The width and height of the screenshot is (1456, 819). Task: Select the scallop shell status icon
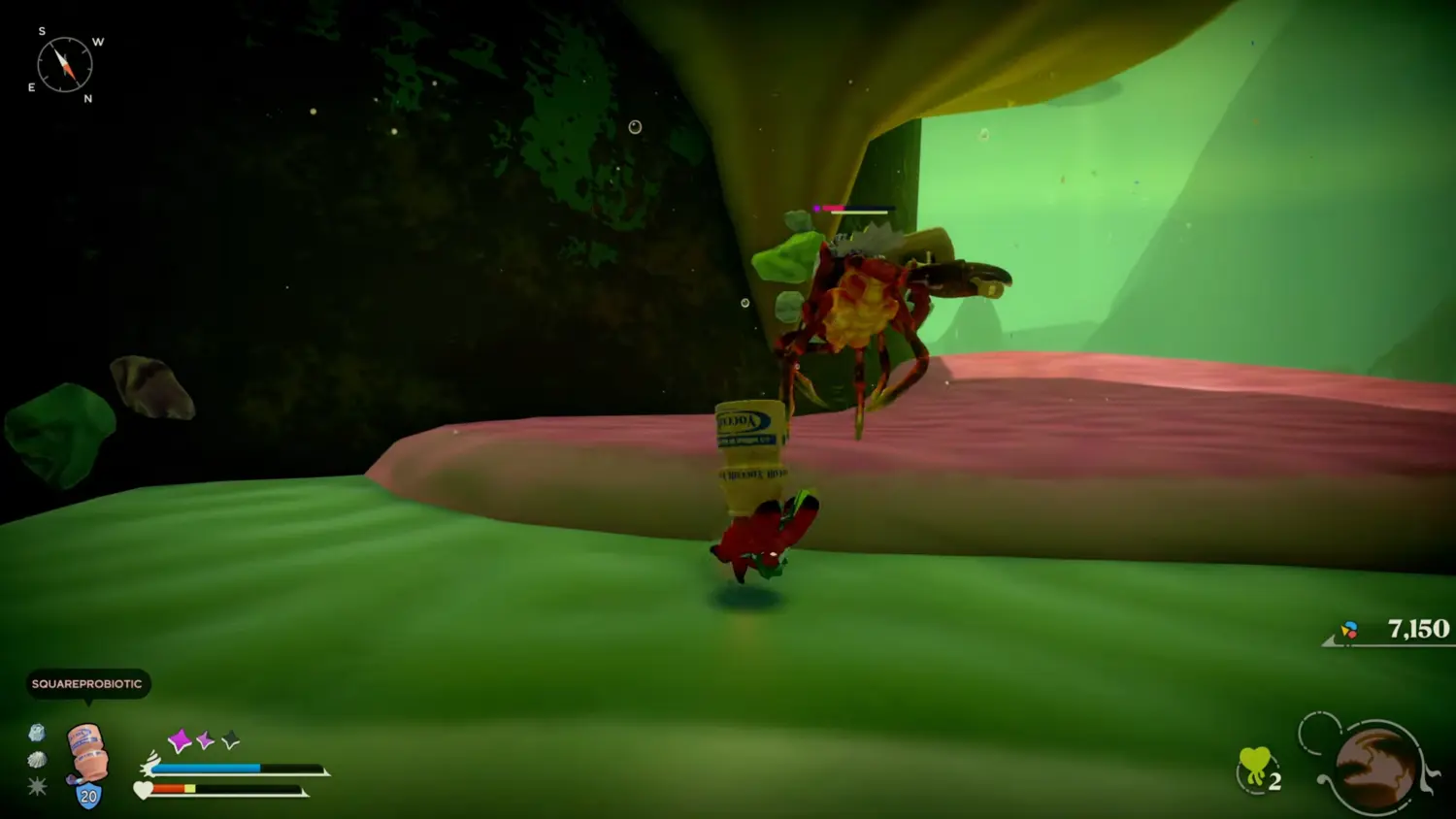point(39,759)
